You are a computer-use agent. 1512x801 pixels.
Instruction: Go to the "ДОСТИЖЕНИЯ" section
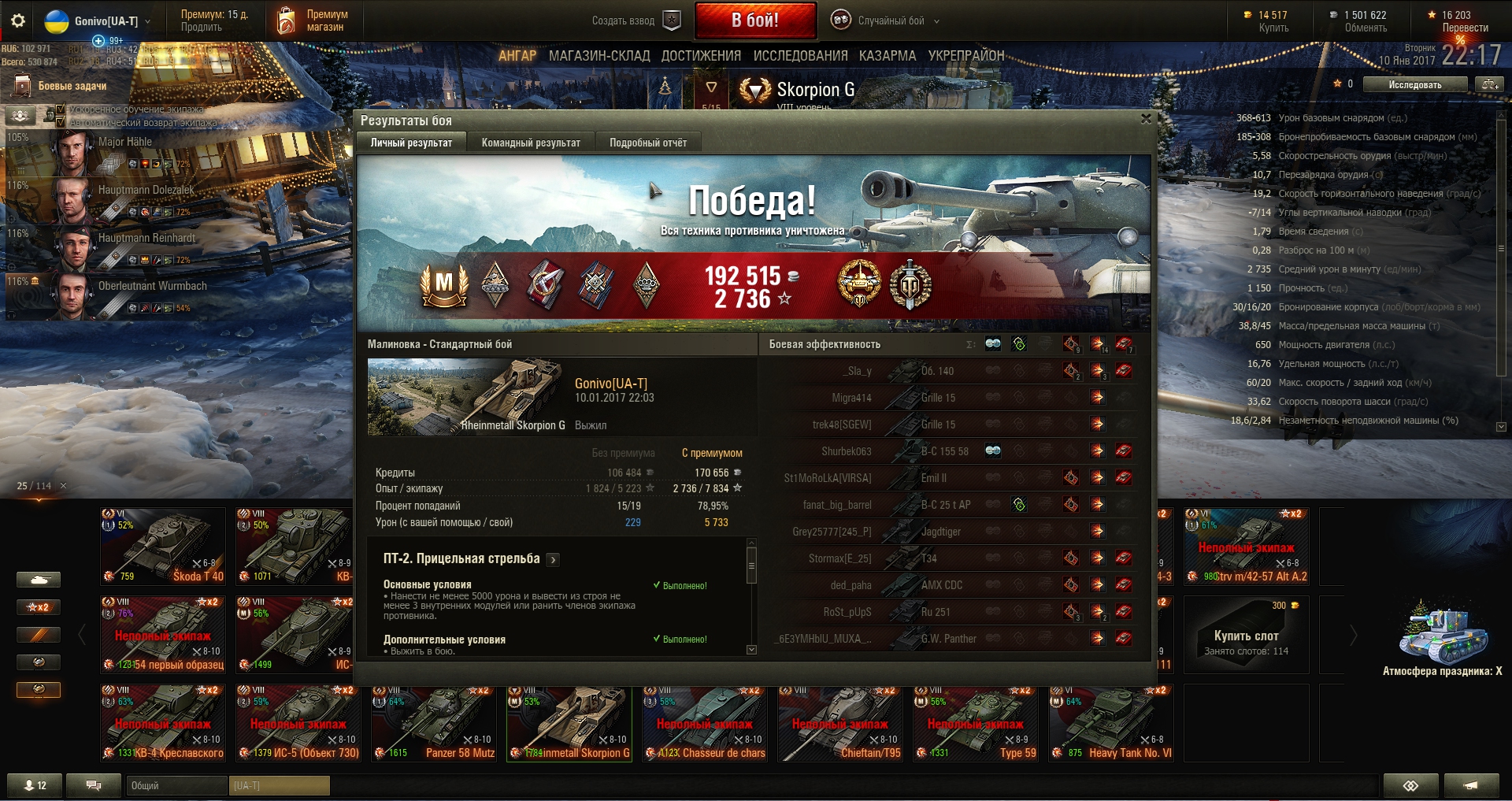pos(701,56)
